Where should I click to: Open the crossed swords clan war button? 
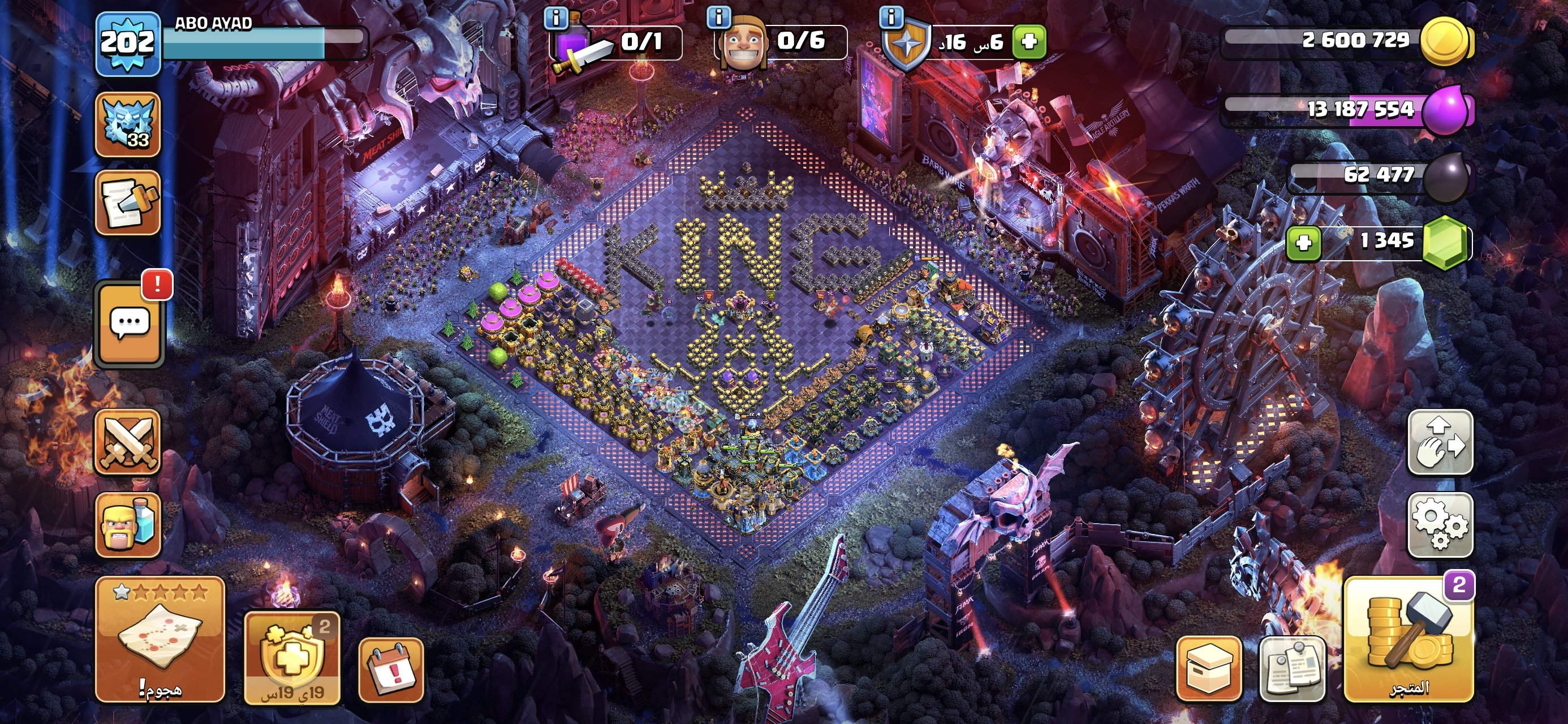coord(127,442)
